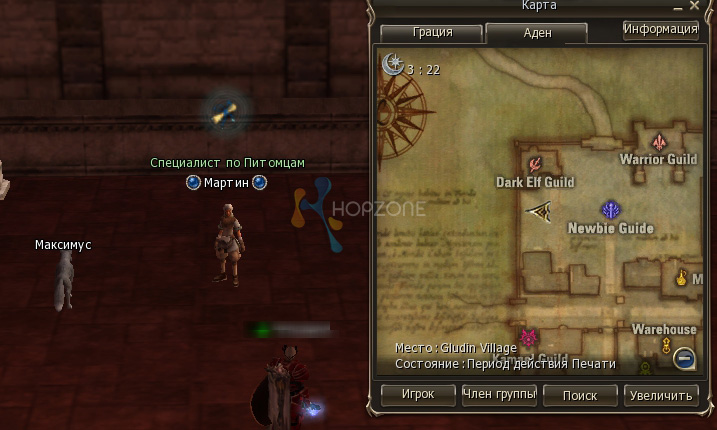Select the Dark Elf Guild marker
The image size is (717, 430).
click(x=535, y=164)
